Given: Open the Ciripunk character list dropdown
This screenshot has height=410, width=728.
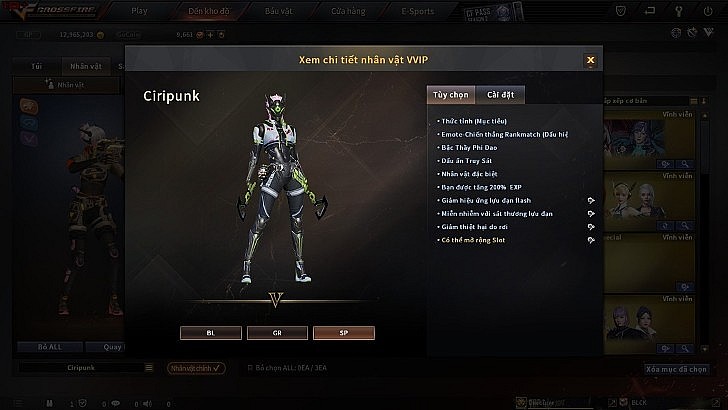Looking at the screenshot, I should point(147,368).
